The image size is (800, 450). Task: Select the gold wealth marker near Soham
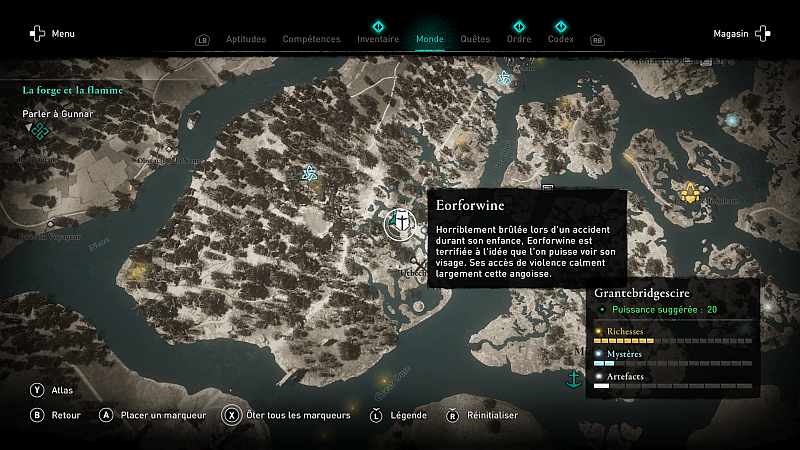pos(689,192)
